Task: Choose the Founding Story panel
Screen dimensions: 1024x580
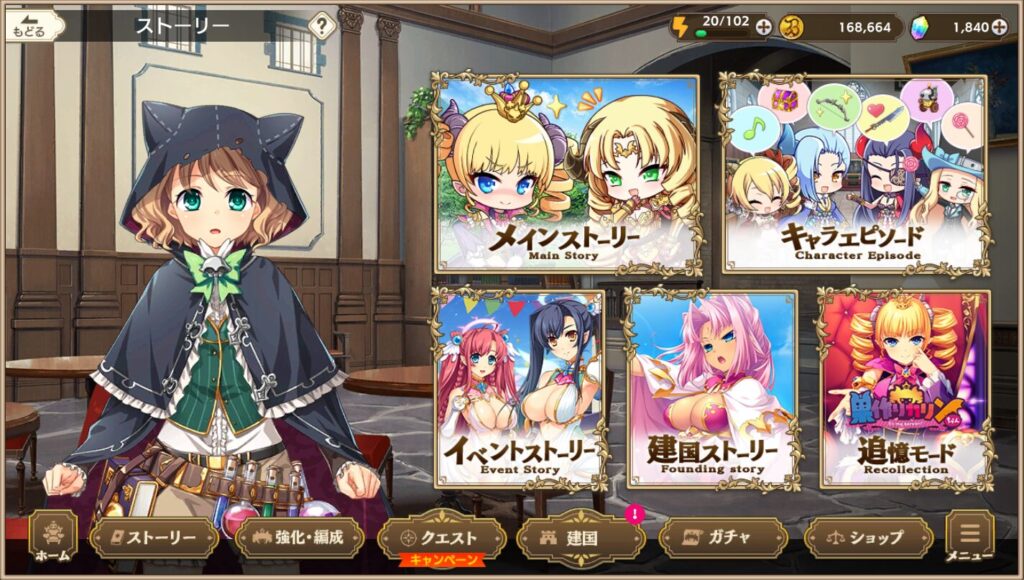Action: pos(711,388)
